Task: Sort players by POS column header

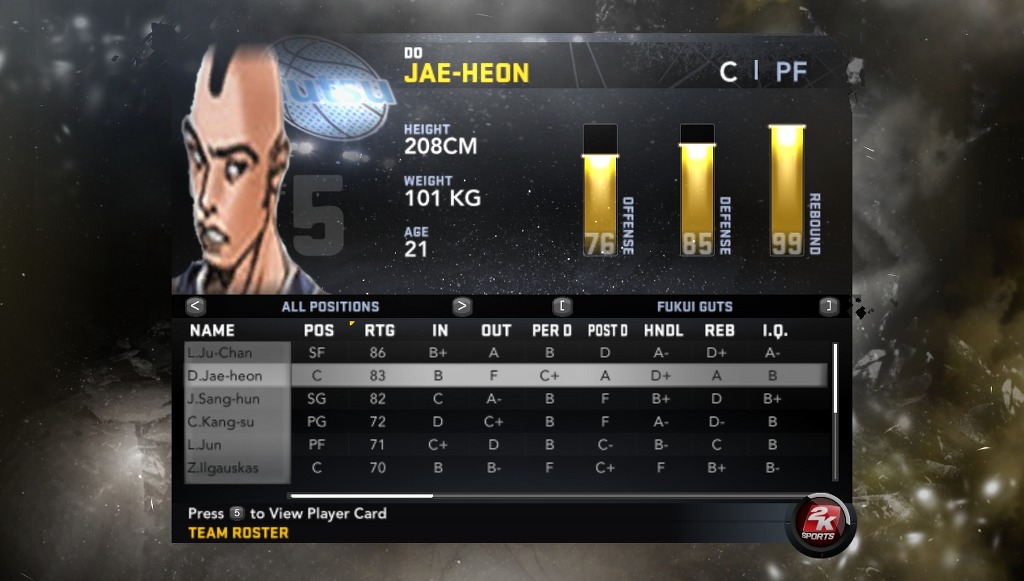Action: (x=319, y=330)
